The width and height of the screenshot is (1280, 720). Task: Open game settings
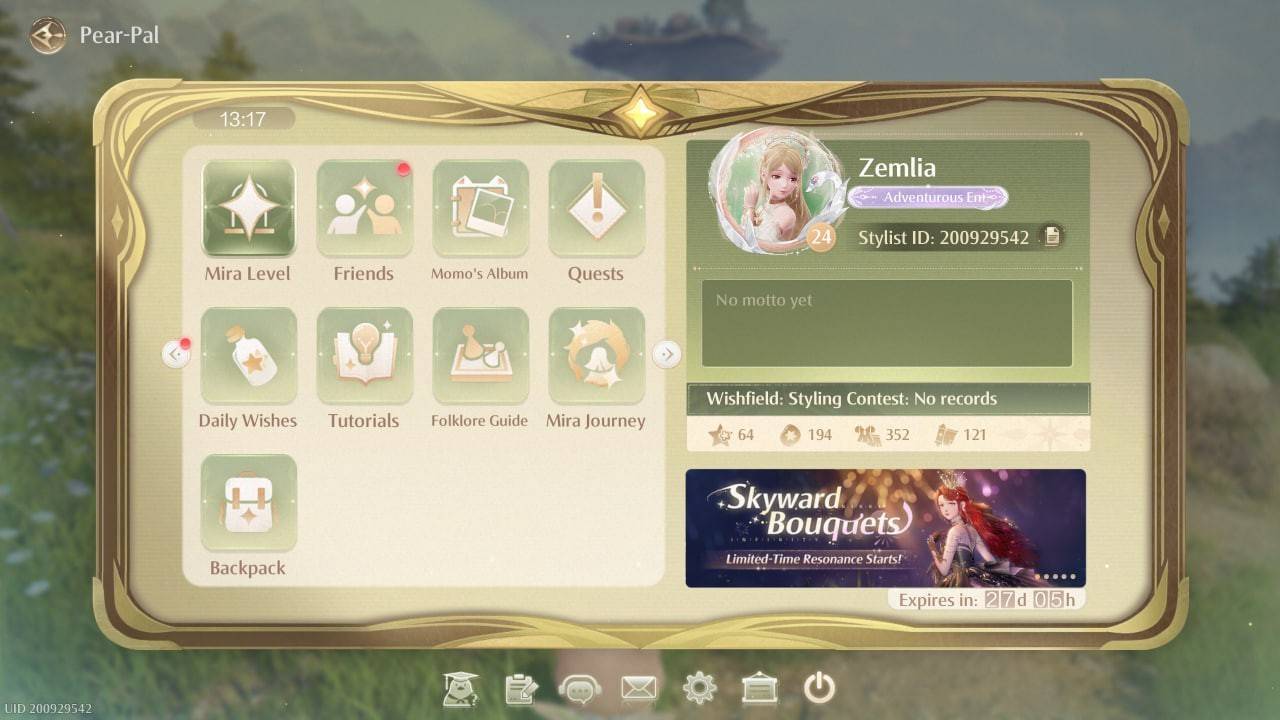click(x=699, y=687)
